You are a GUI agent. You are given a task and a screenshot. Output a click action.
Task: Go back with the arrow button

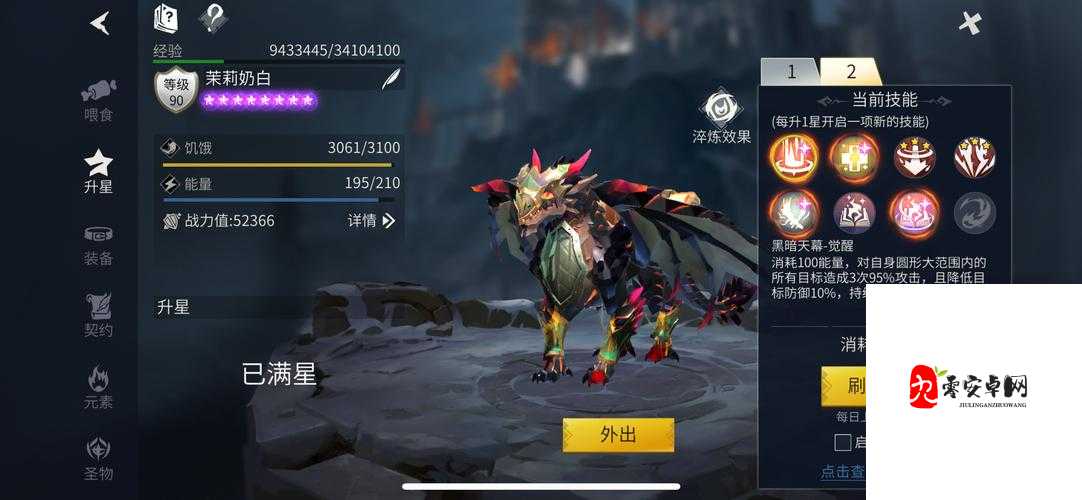click(100, 22)
